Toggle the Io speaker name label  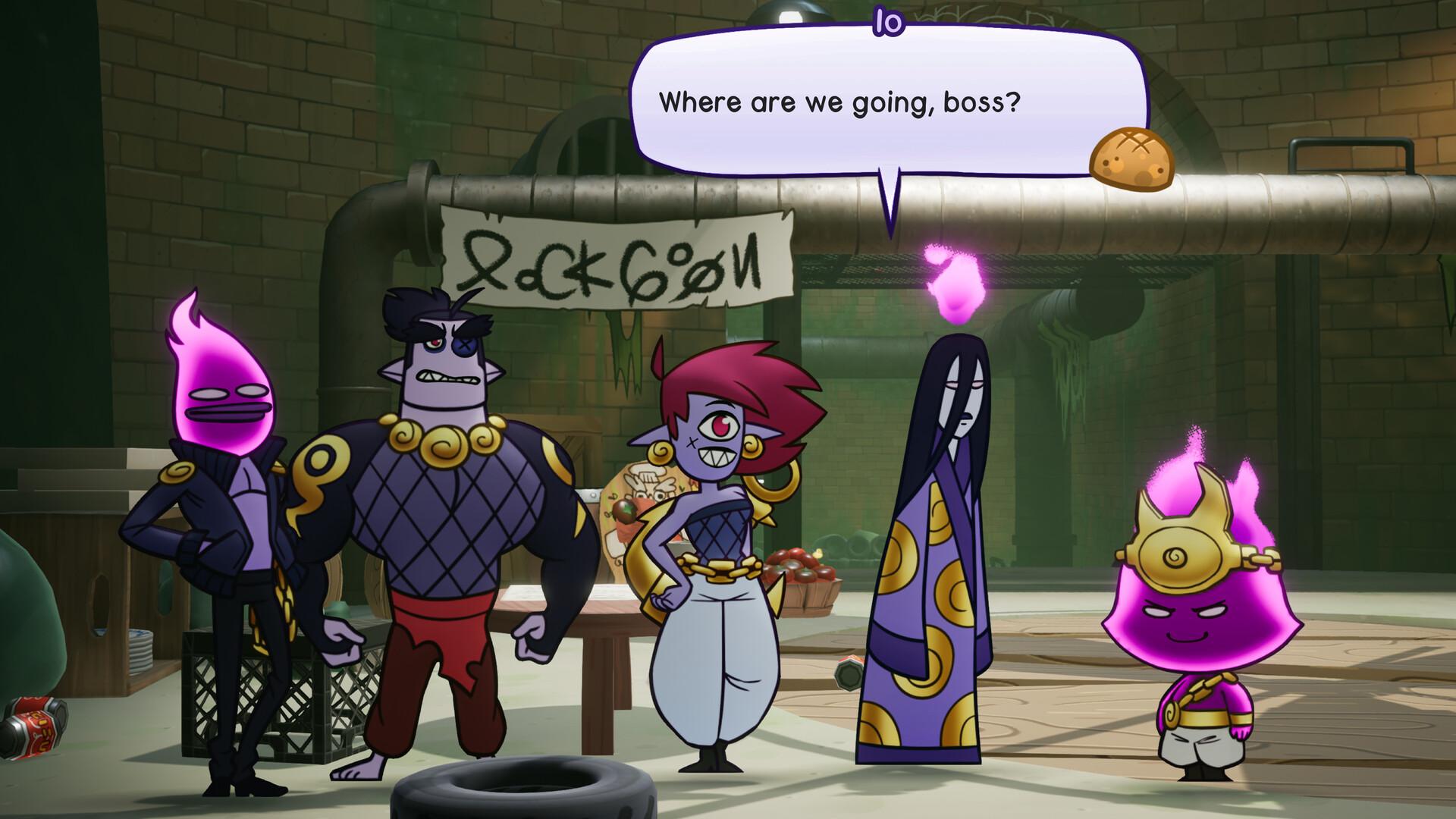[x=890, y=20]
